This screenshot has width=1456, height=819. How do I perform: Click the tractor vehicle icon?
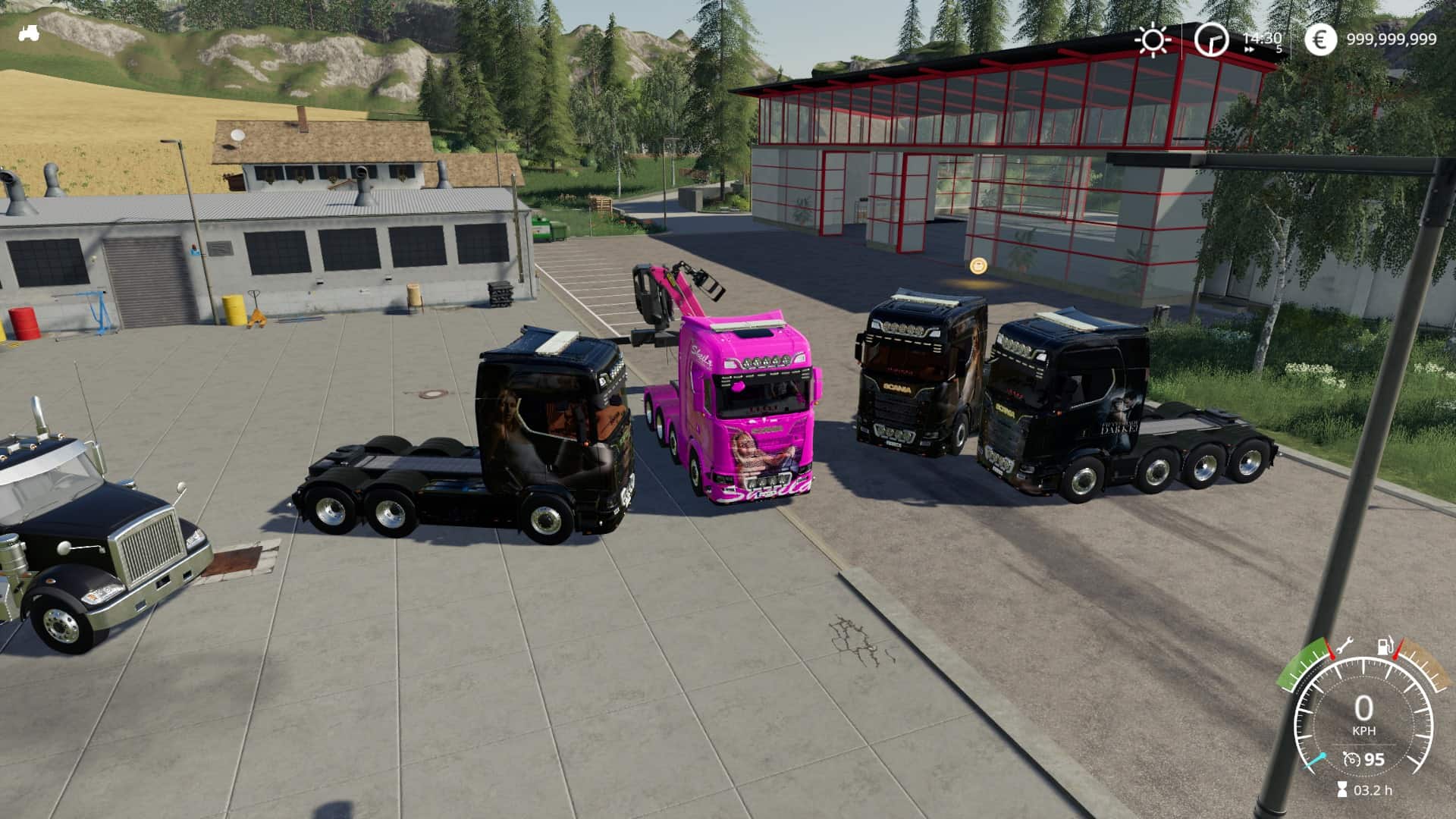tap(30, 33)
